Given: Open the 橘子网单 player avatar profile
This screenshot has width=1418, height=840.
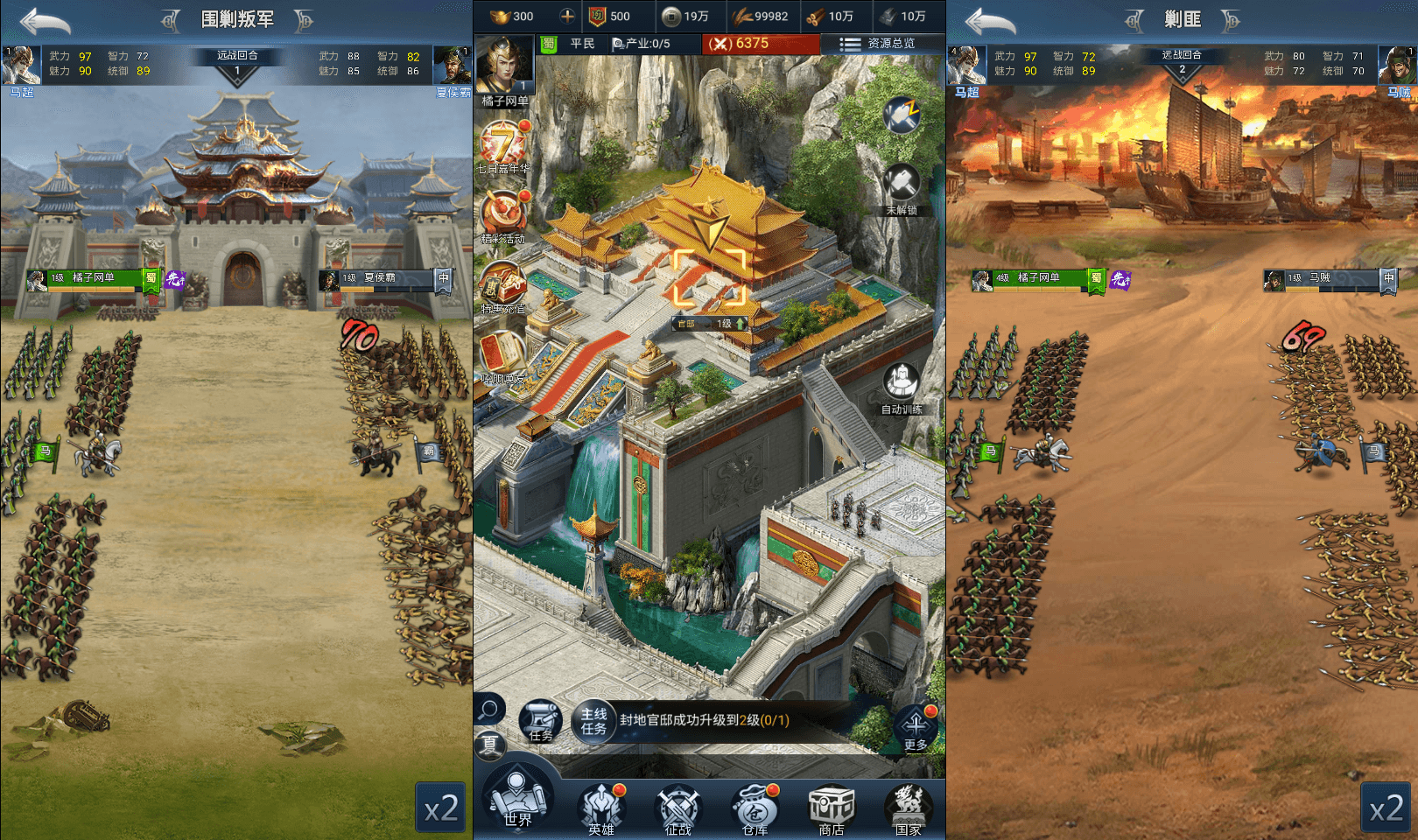Looking at the screenshot, I should [504, 64].
